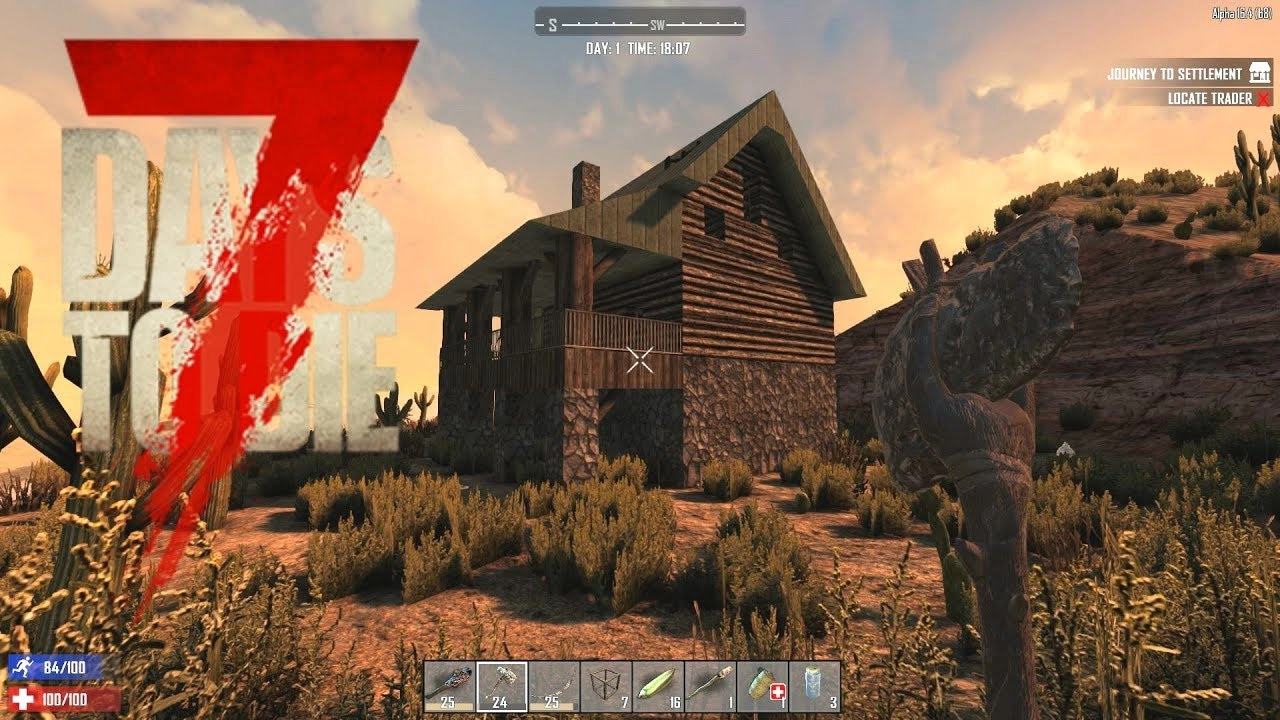Use the first aid bandage slot

tap(762, 686)
